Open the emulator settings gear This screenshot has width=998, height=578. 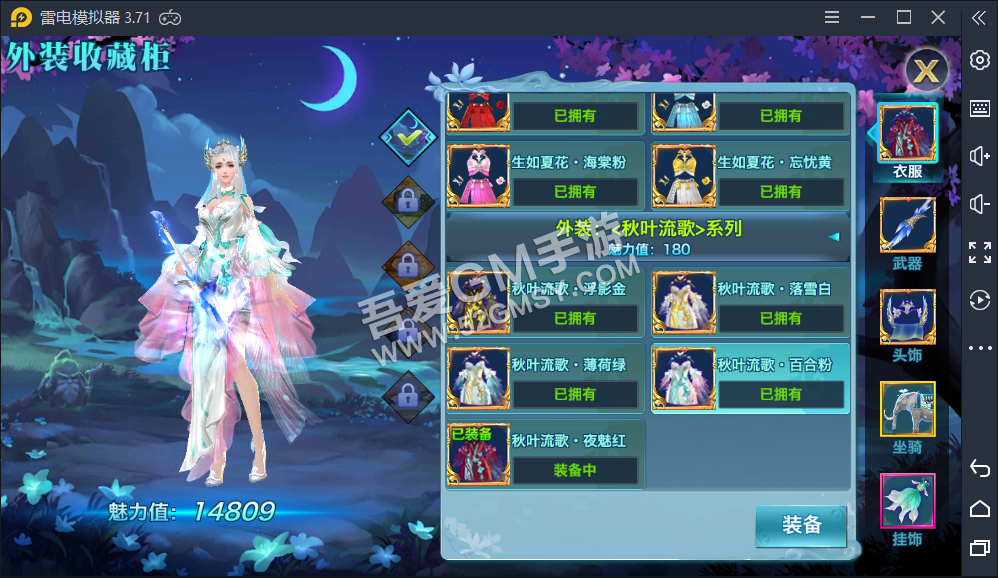(980, 60)
